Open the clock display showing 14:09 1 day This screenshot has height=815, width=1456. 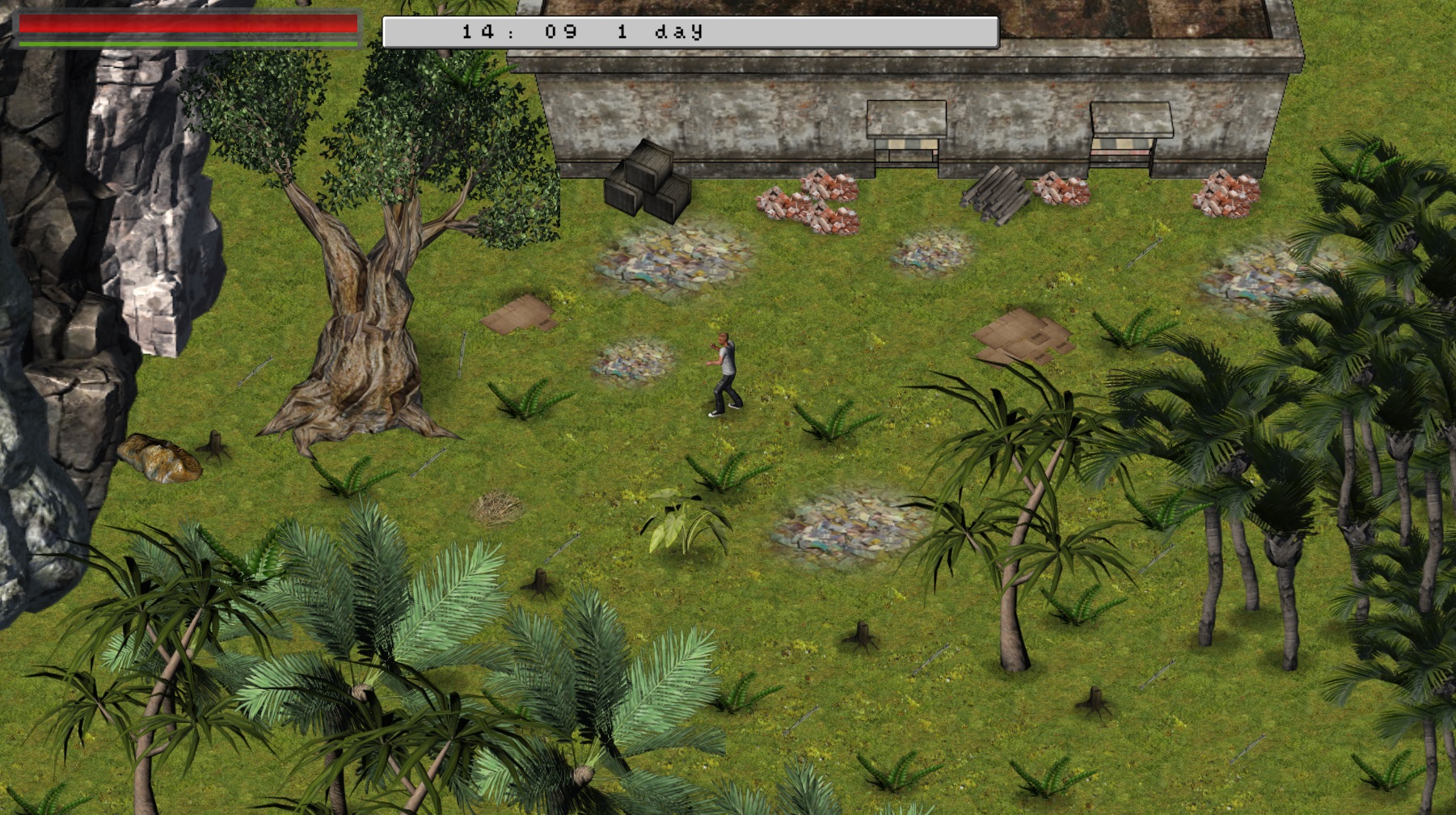point(687,31)
